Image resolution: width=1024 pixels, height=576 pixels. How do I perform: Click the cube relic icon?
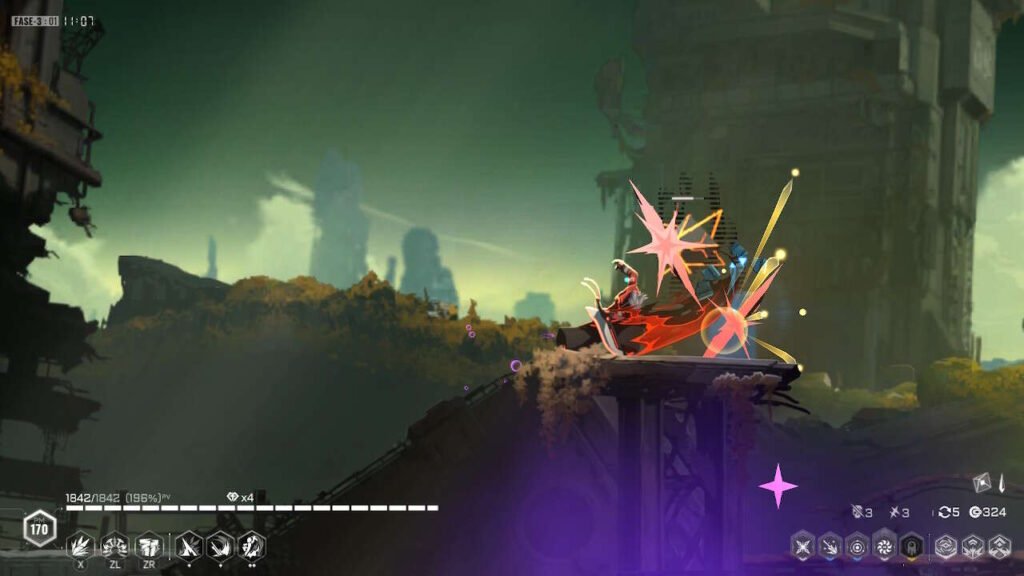(981, 482)
